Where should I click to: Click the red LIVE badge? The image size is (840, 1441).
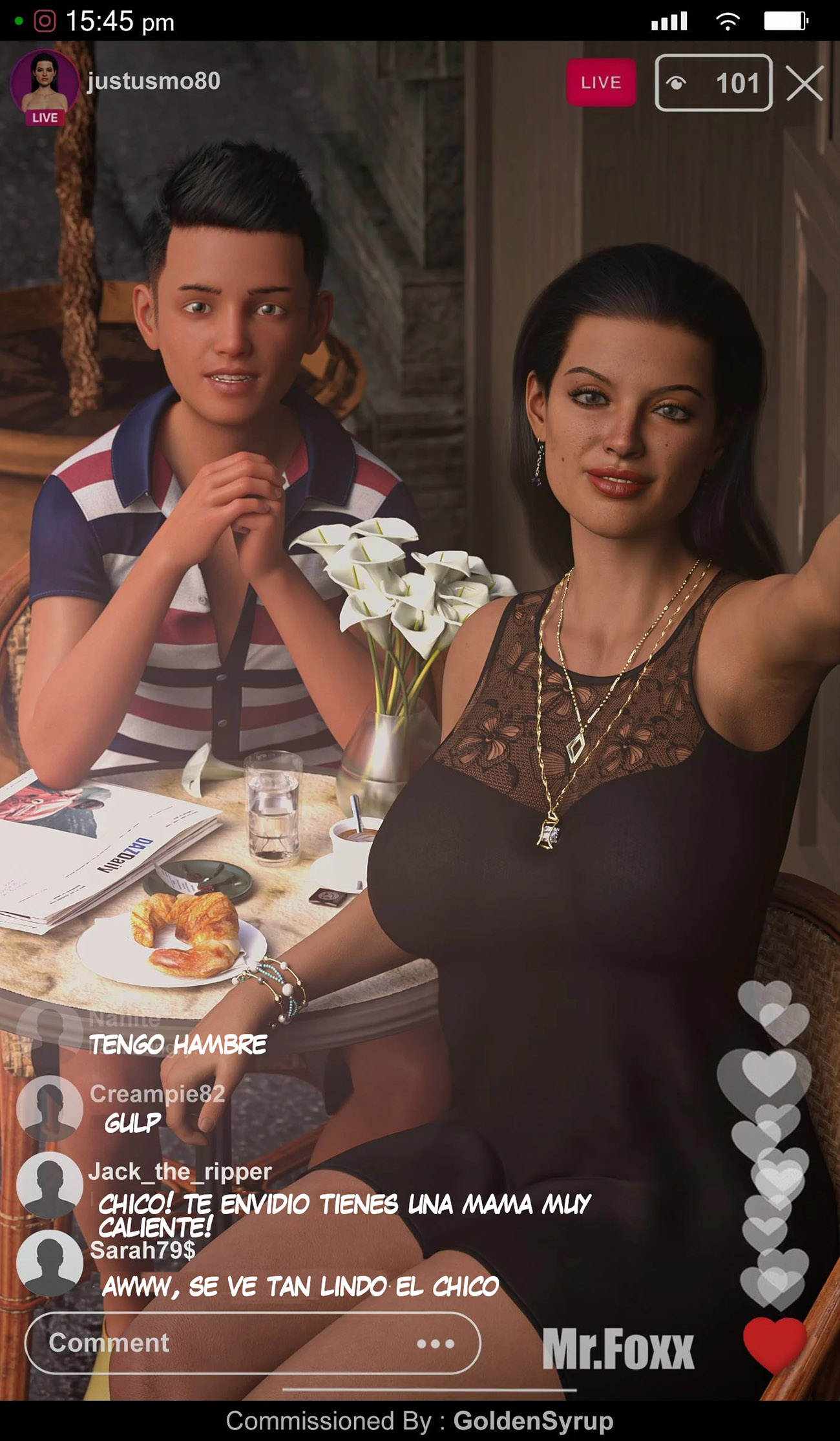(600, 83)
